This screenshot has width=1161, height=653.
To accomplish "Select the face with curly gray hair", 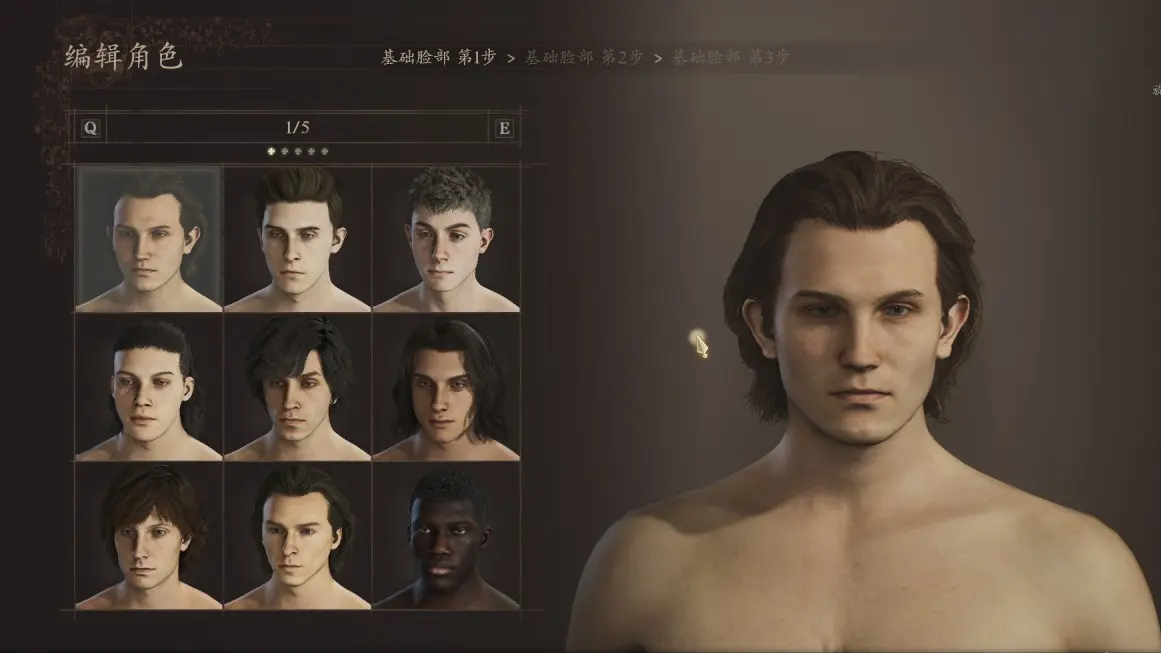I will pyautogui.click(x=446, y=239).
